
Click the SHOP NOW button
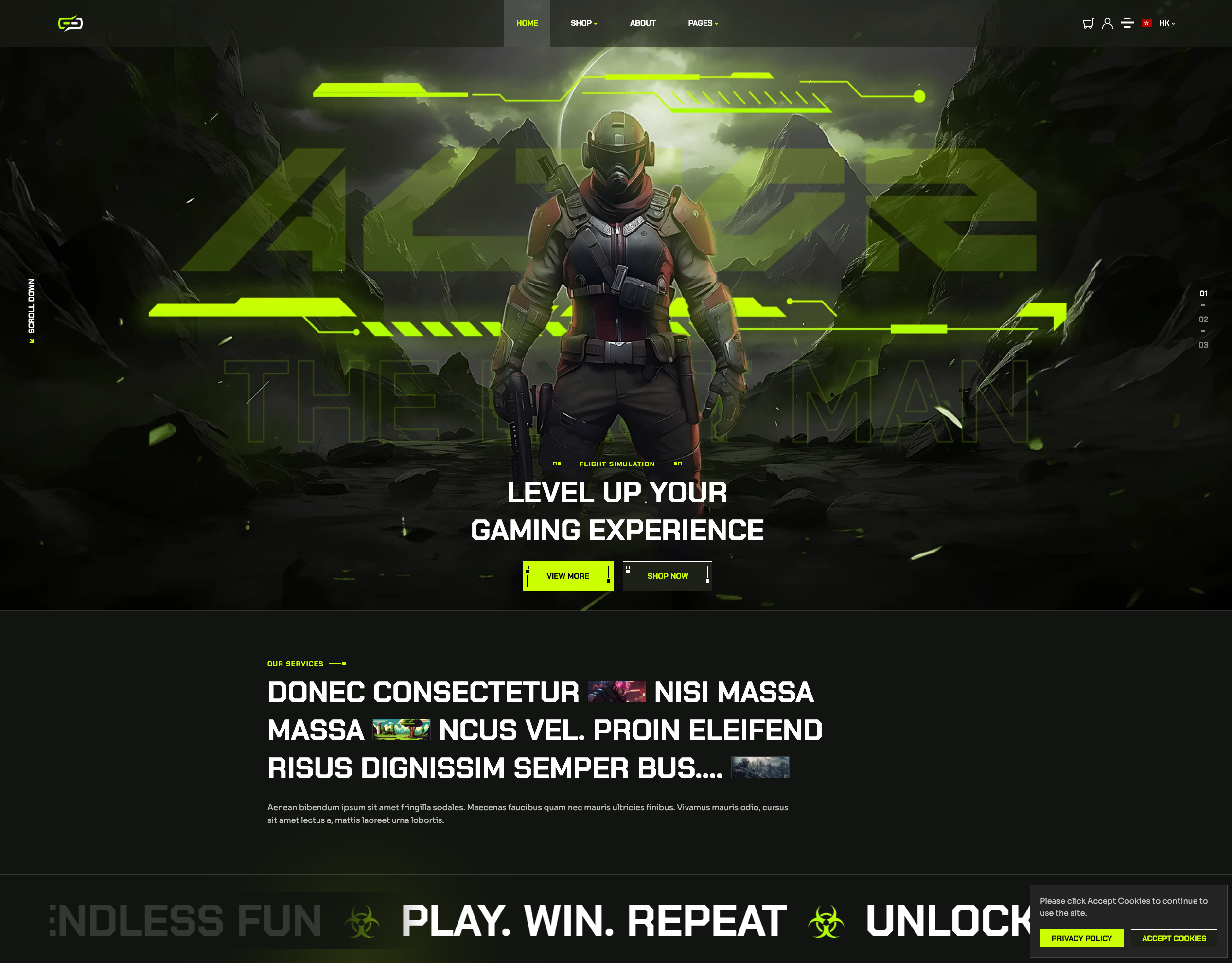(x=668, y=575)
